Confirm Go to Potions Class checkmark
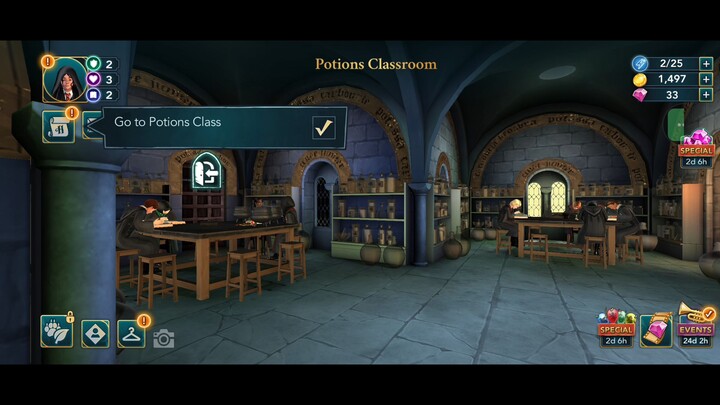The image size is (720, 405). tap(323, 128)
